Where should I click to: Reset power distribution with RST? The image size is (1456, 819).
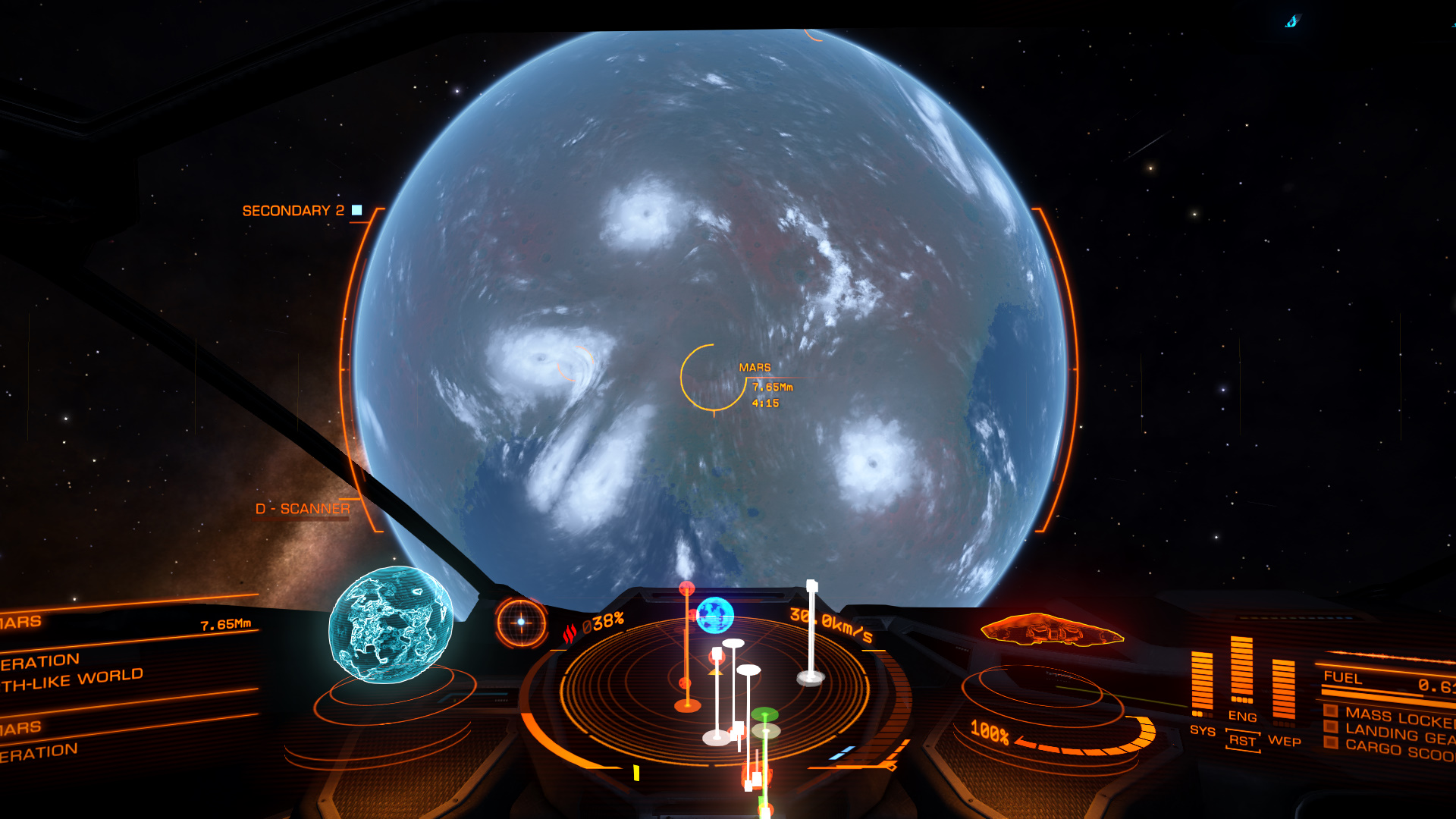click(x=1242, y=740)
